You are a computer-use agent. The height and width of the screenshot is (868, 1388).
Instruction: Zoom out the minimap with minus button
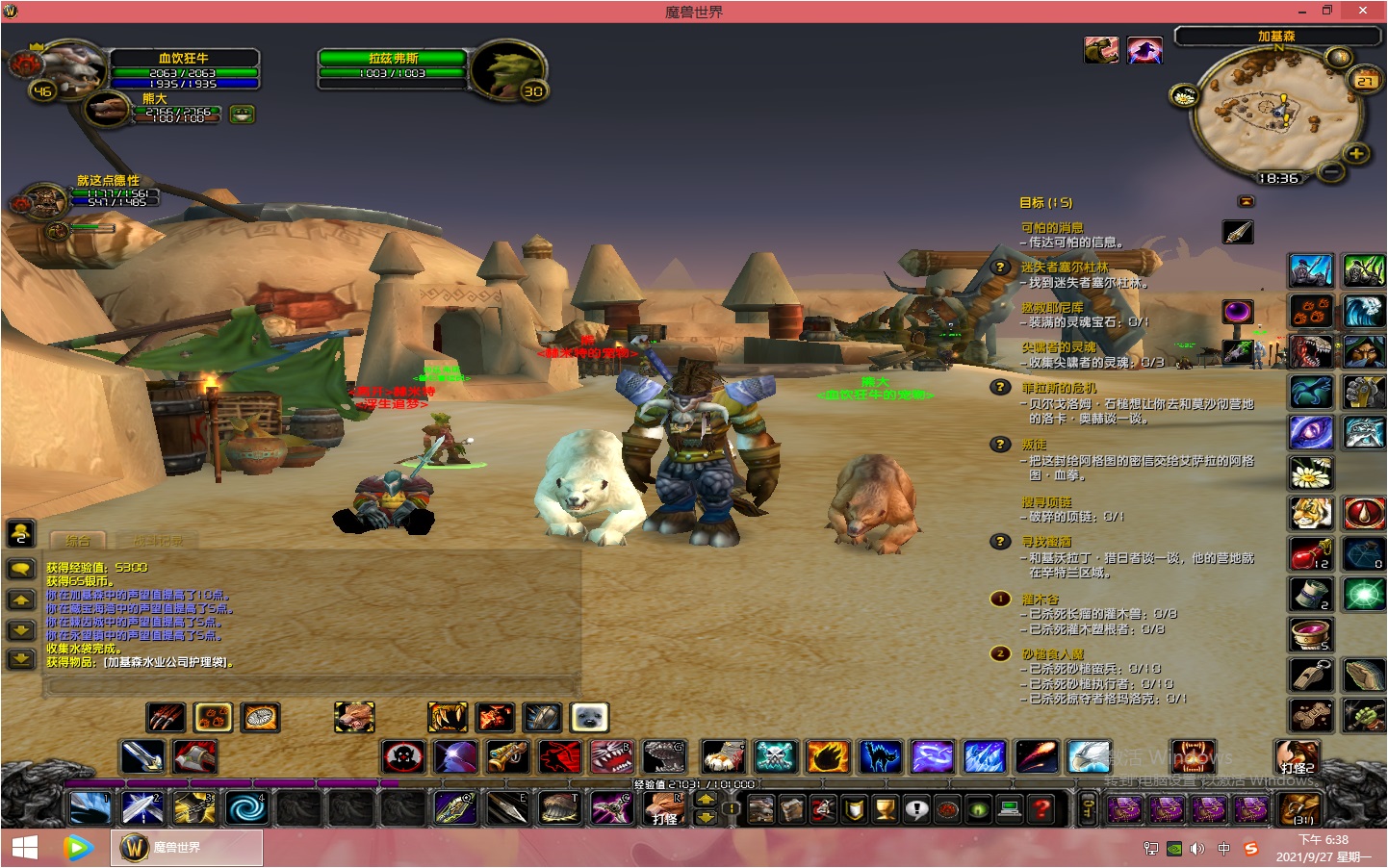tap(1331, 171)
